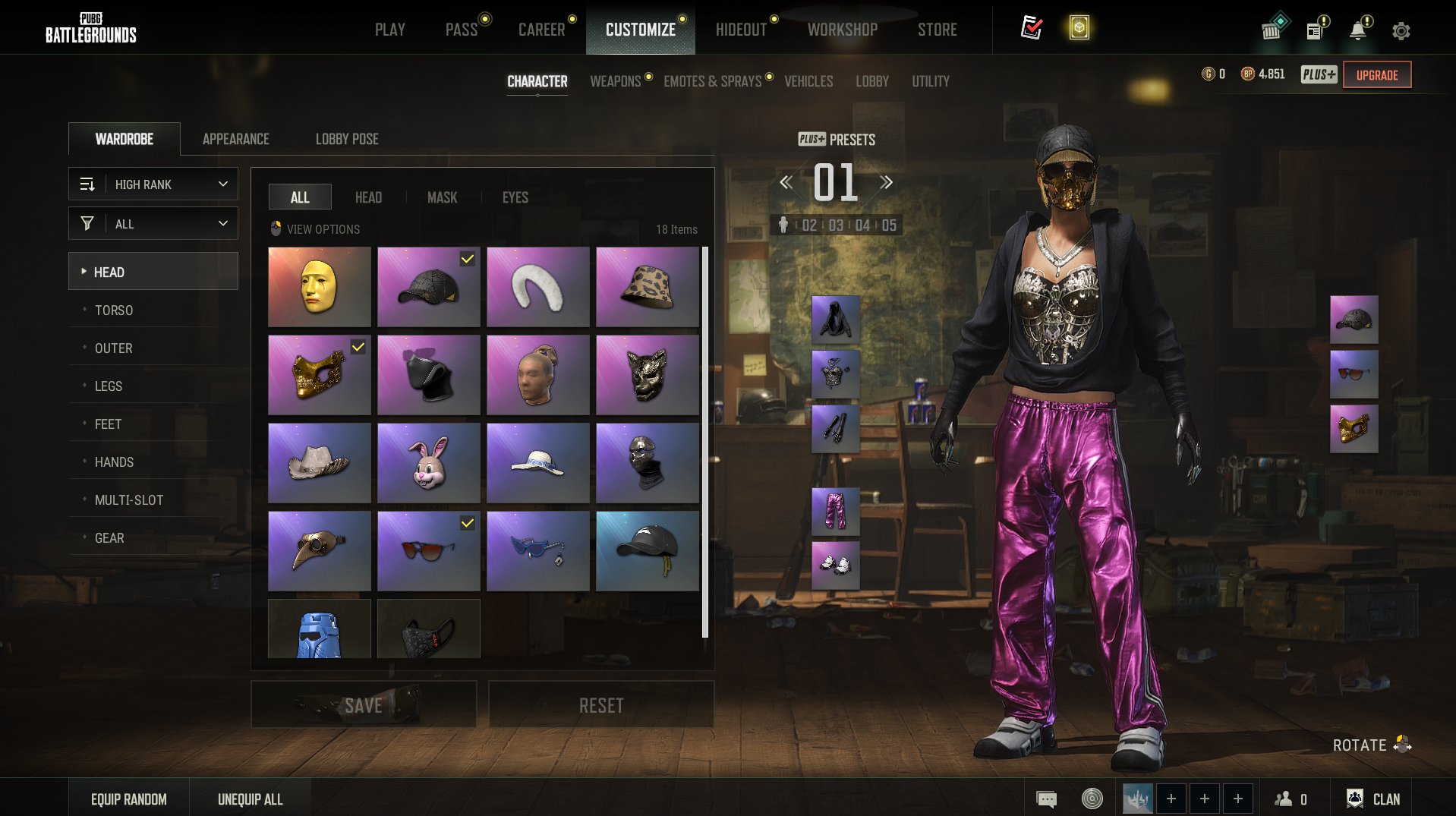The height and width of the screenshot is (816, 1456).
Task: Click the Upgrade button
Action: 1376,75
